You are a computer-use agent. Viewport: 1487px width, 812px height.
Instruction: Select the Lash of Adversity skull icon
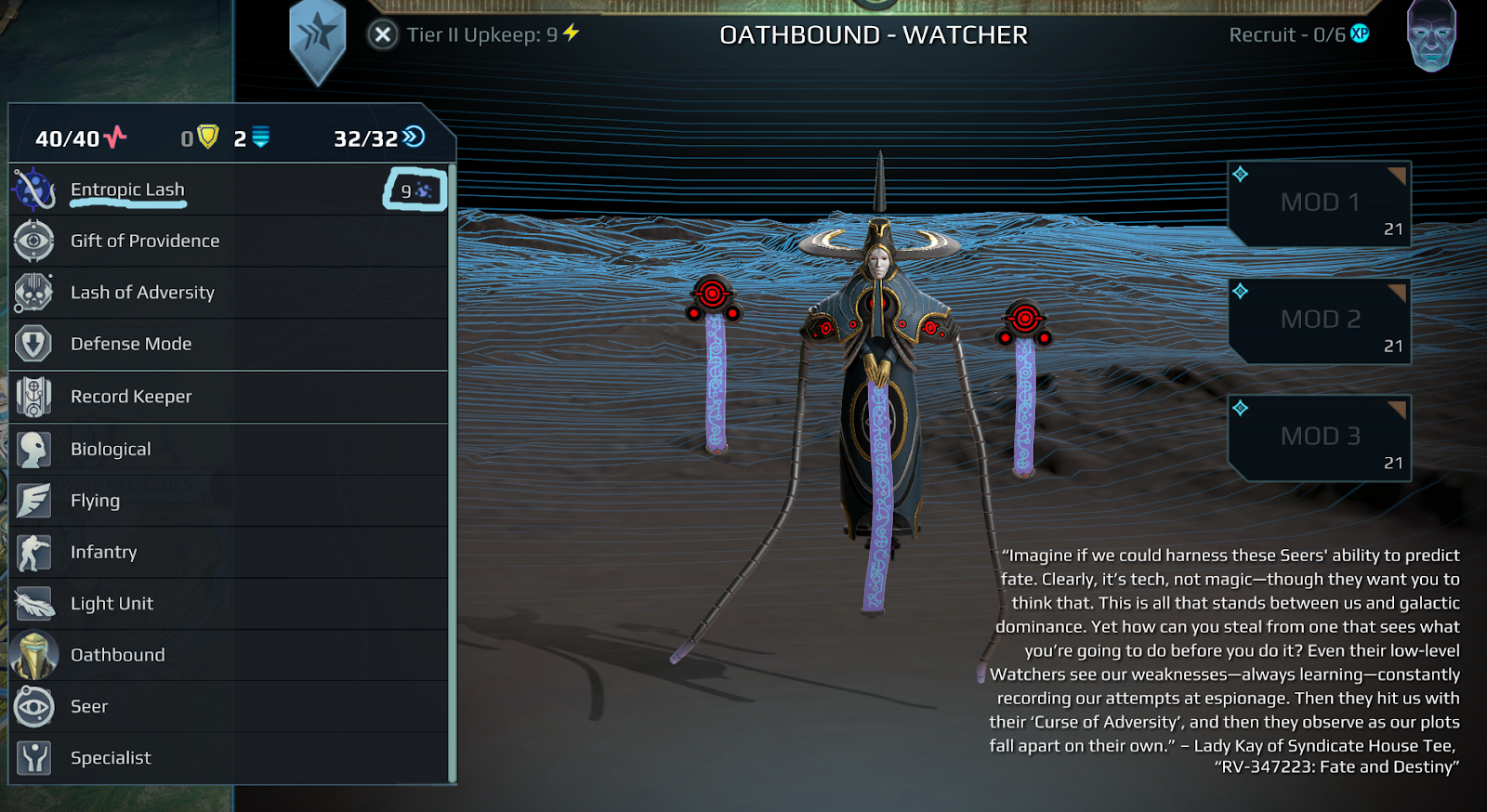[34, 292]
